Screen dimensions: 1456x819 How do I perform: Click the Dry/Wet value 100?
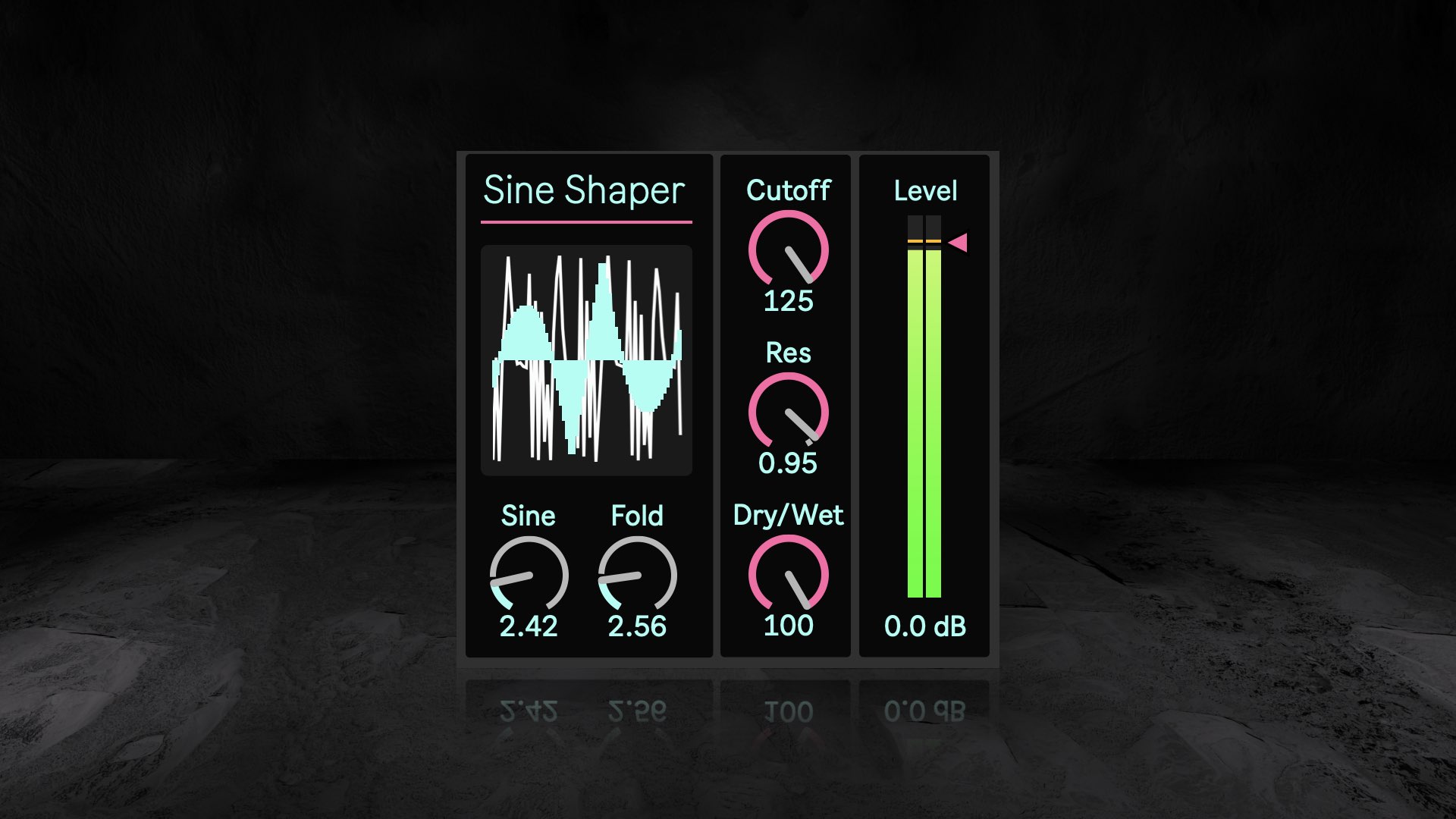coord(788,626)
